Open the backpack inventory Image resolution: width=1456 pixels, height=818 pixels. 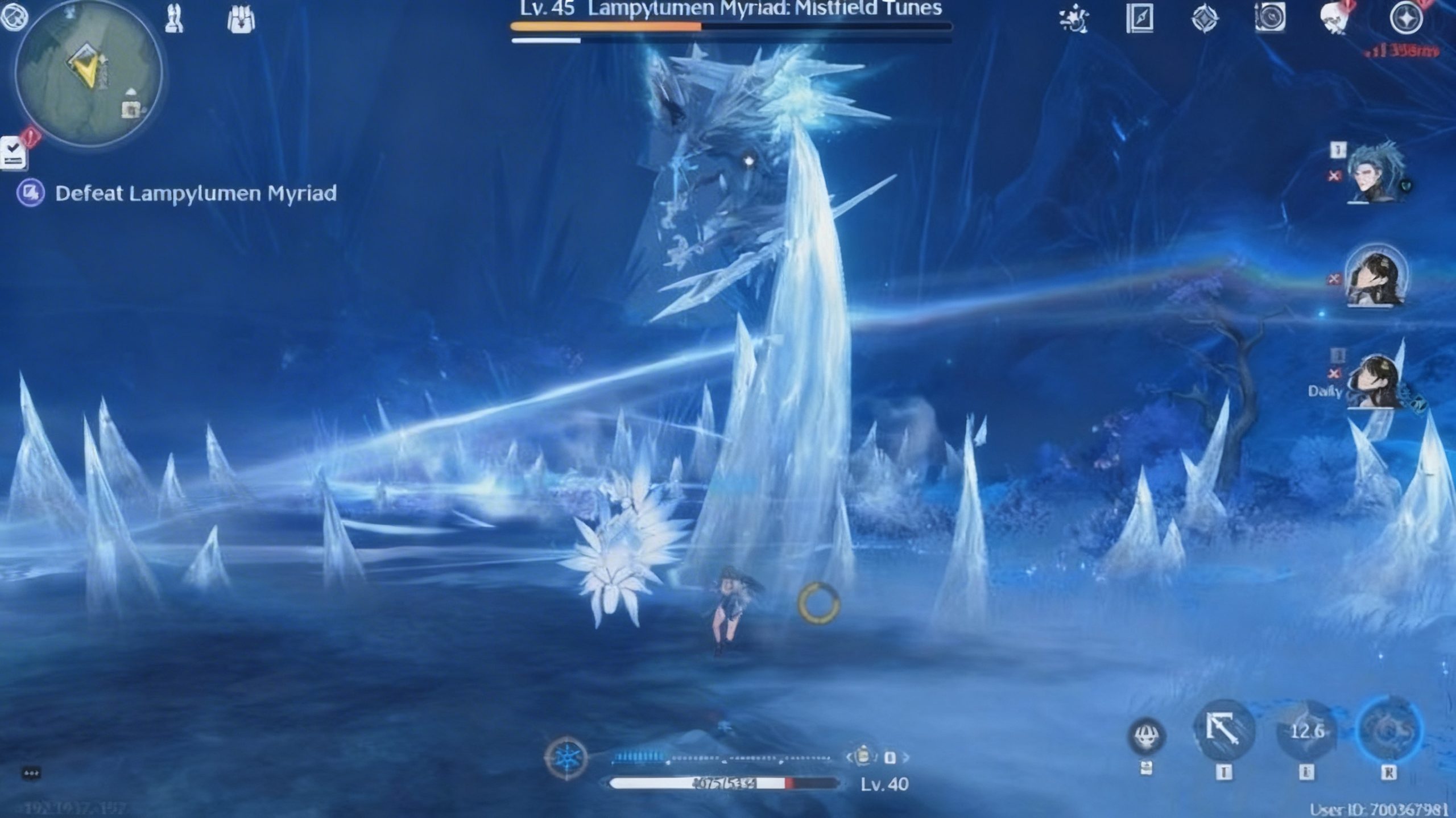coord(241,20)
